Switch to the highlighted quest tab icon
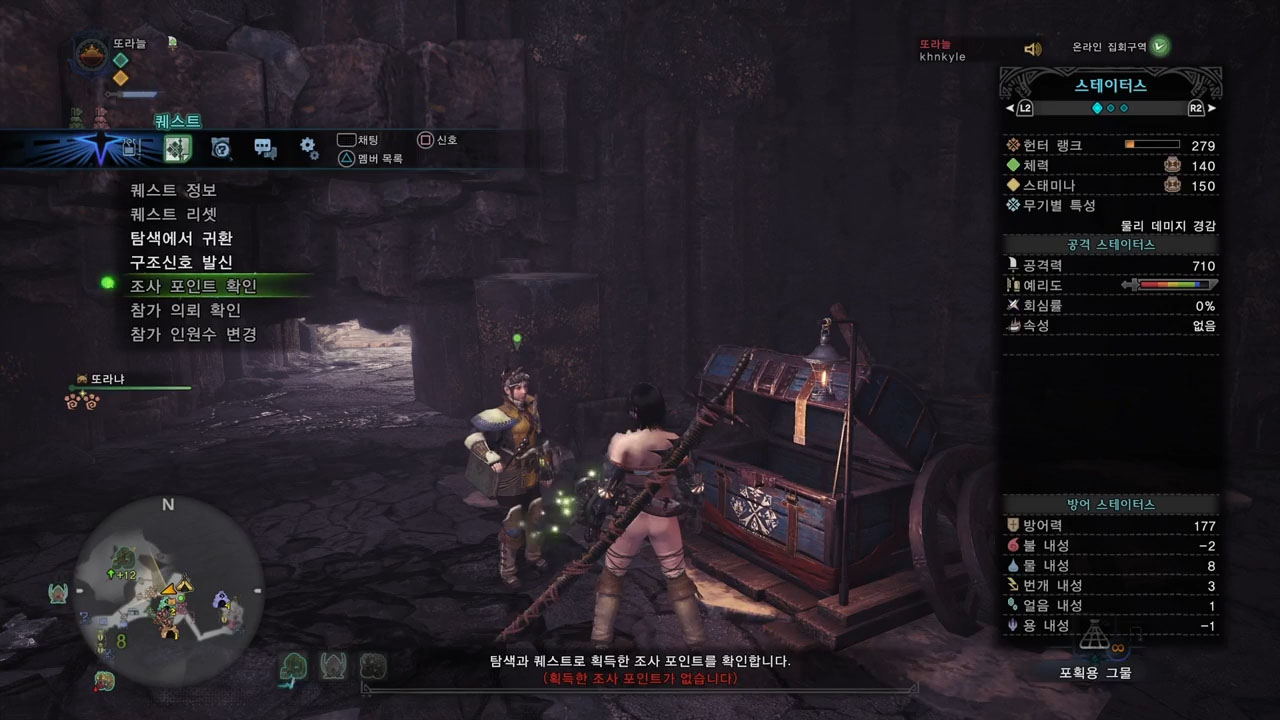The width and height of the screenshot is (1280, 720). pos(177,149)
